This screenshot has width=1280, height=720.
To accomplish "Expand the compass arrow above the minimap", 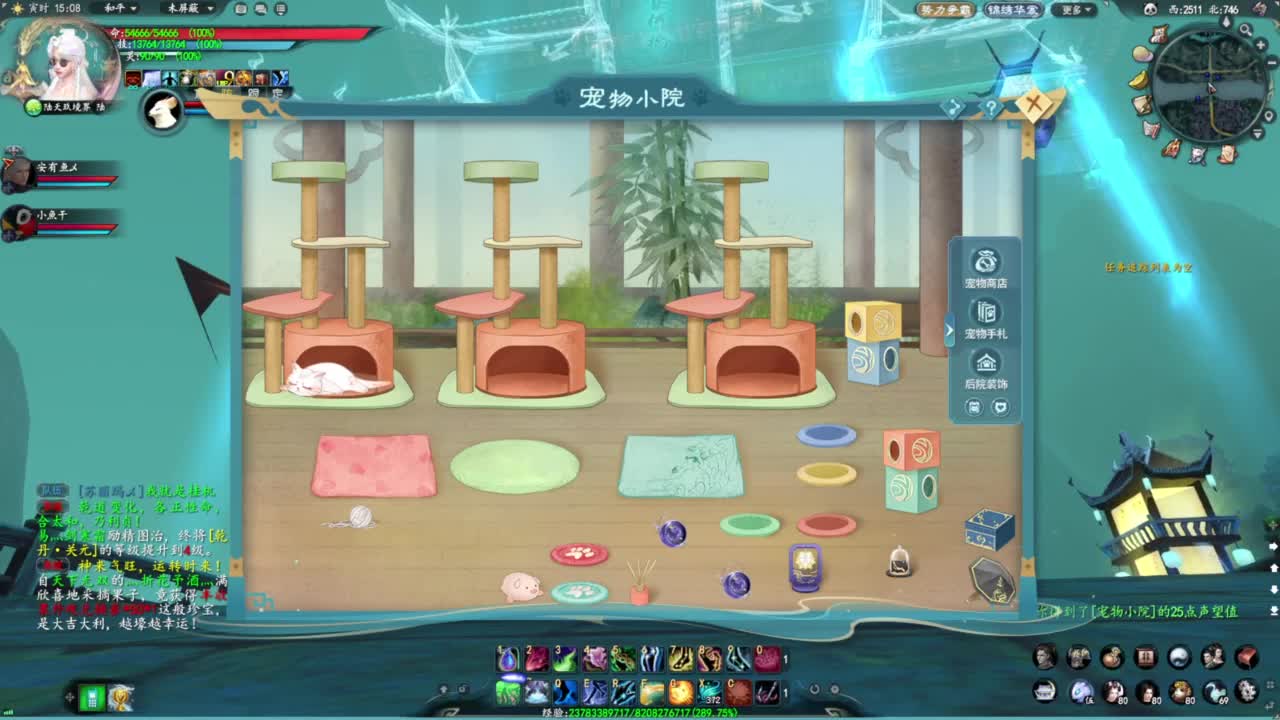I will click(x=1226, y=21).
